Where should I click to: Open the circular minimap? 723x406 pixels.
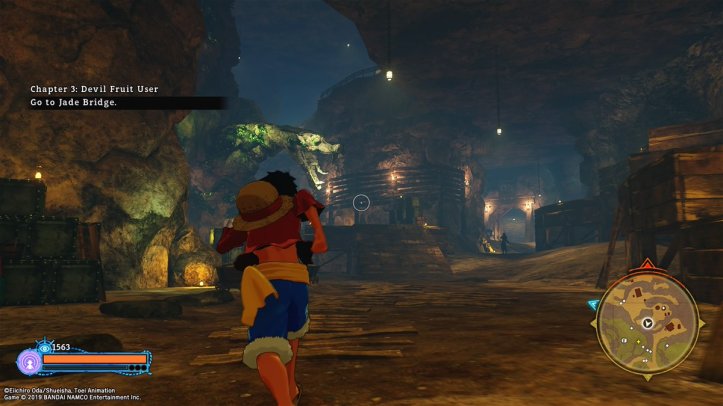point(647,324)
